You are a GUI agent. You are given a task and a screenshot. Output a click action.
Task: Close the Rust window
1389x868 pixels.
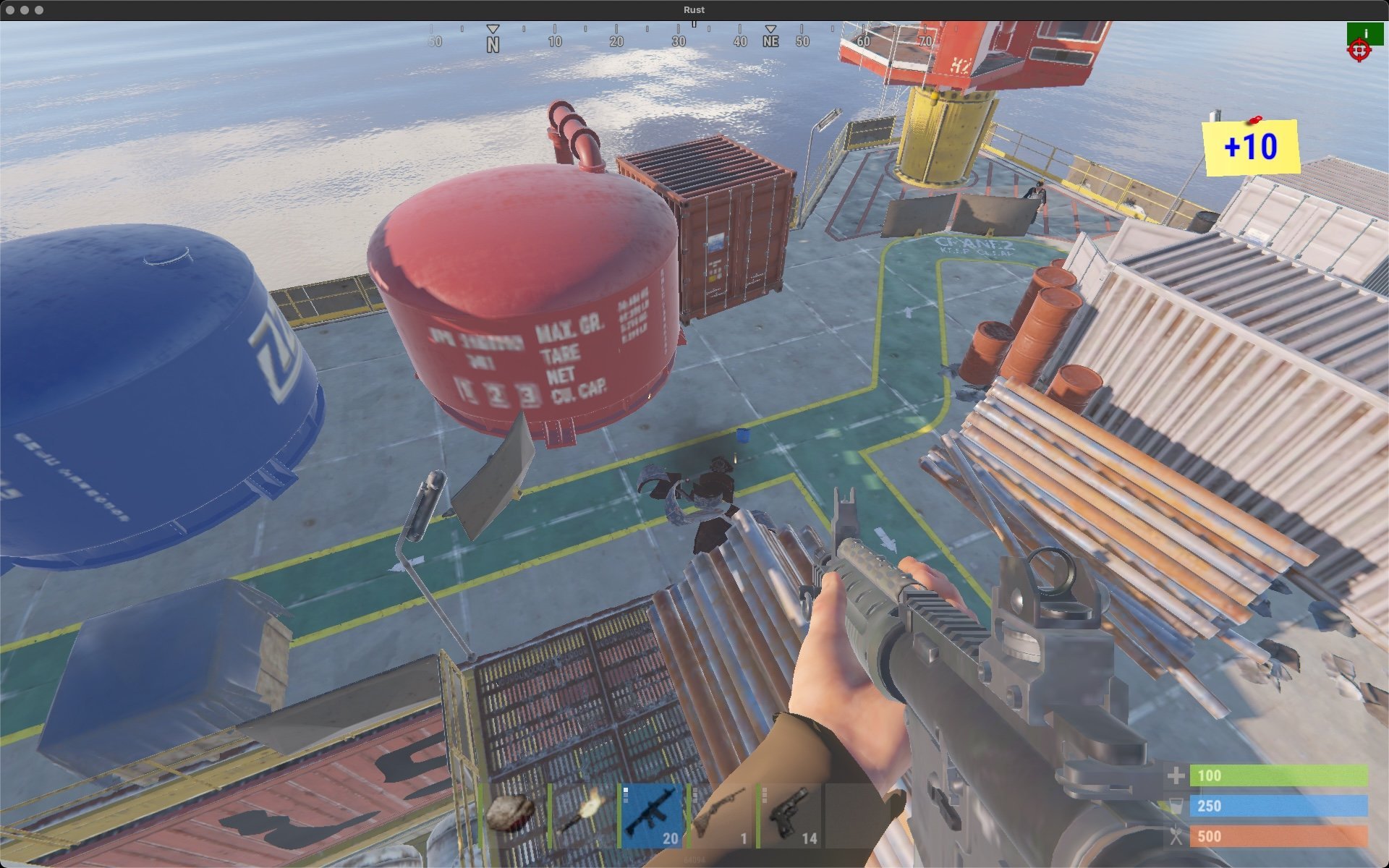[10, 10]
